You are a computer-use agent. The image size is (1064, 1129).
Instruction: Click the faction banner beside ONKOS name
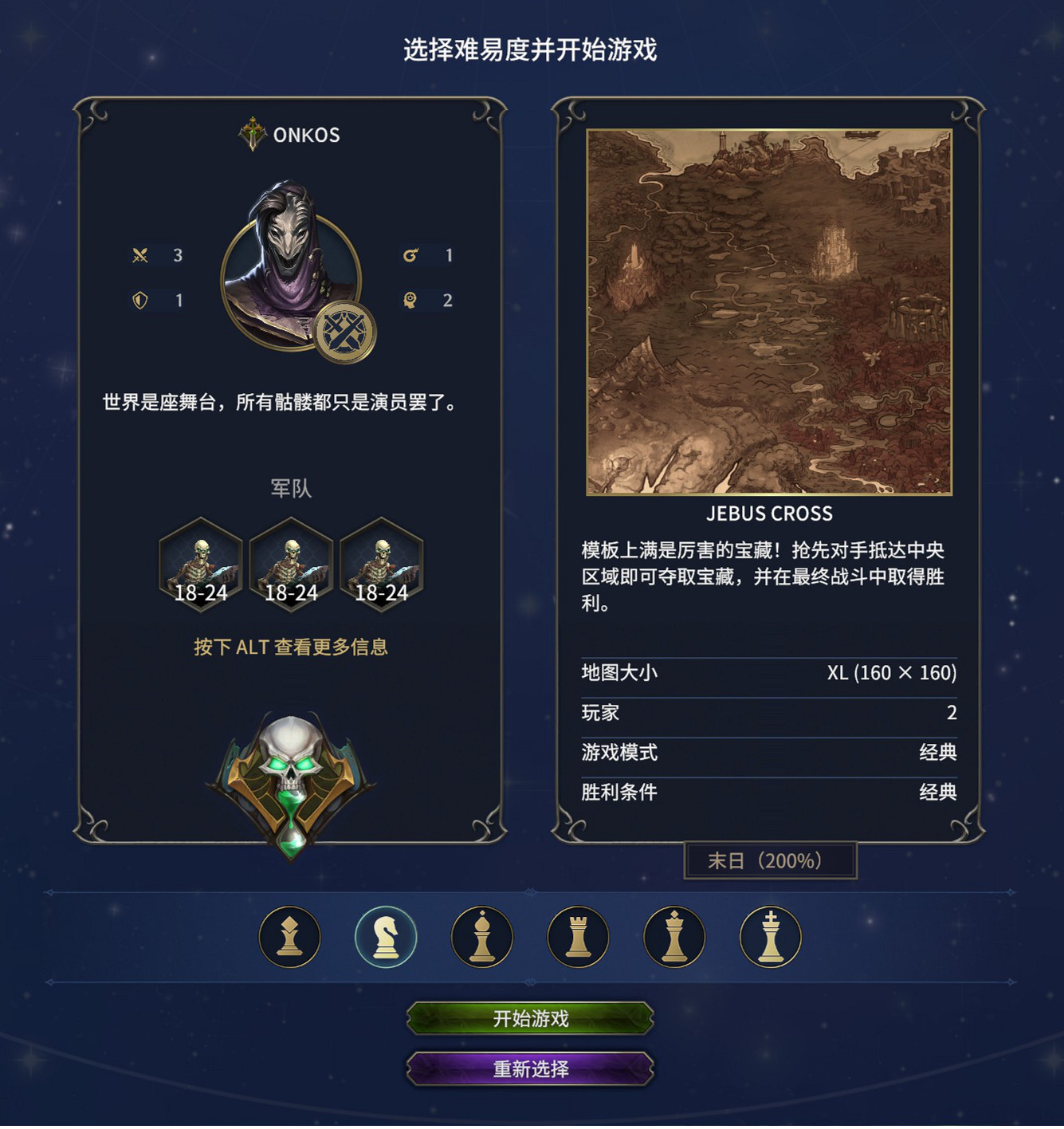tap(253, 134)
